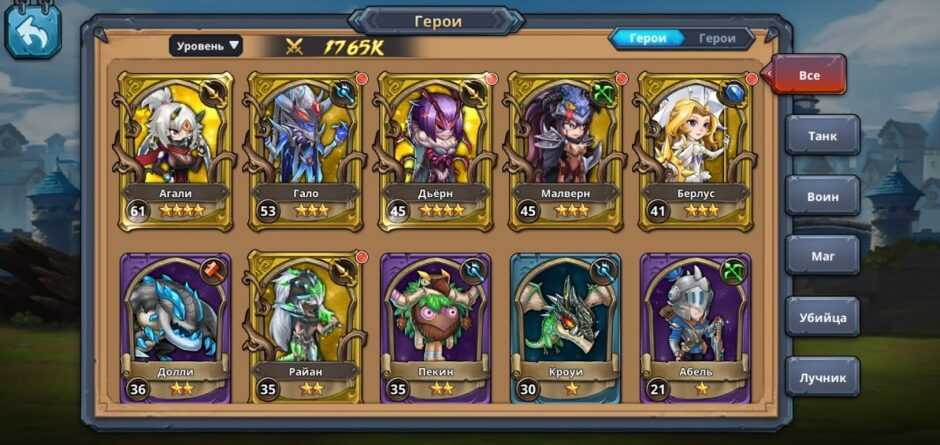Switch to the inactive Герои toggle tab

click(717, 39)
